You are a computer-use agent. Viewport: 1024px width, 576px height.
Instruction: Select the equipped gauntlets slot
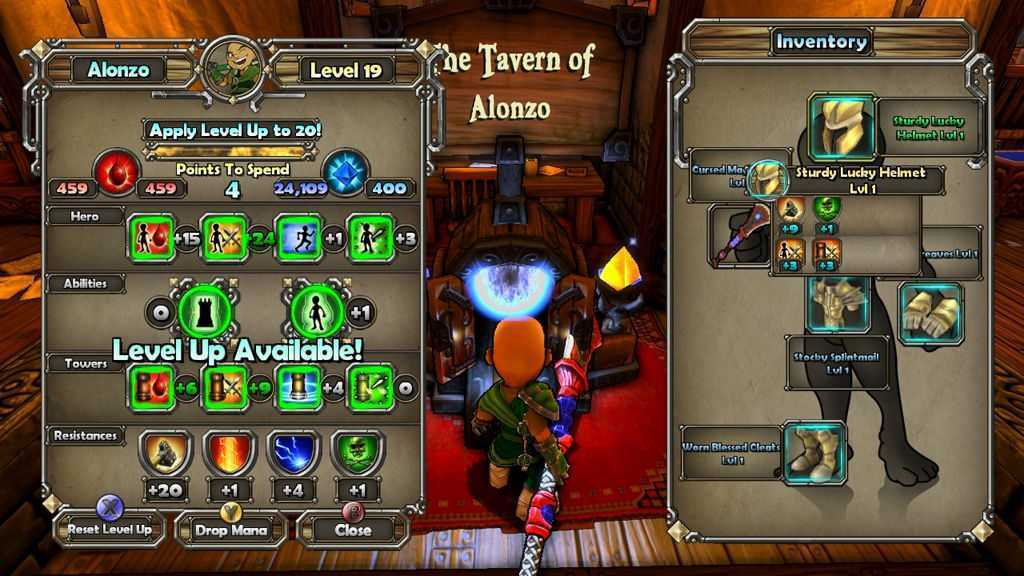(930, 311)
